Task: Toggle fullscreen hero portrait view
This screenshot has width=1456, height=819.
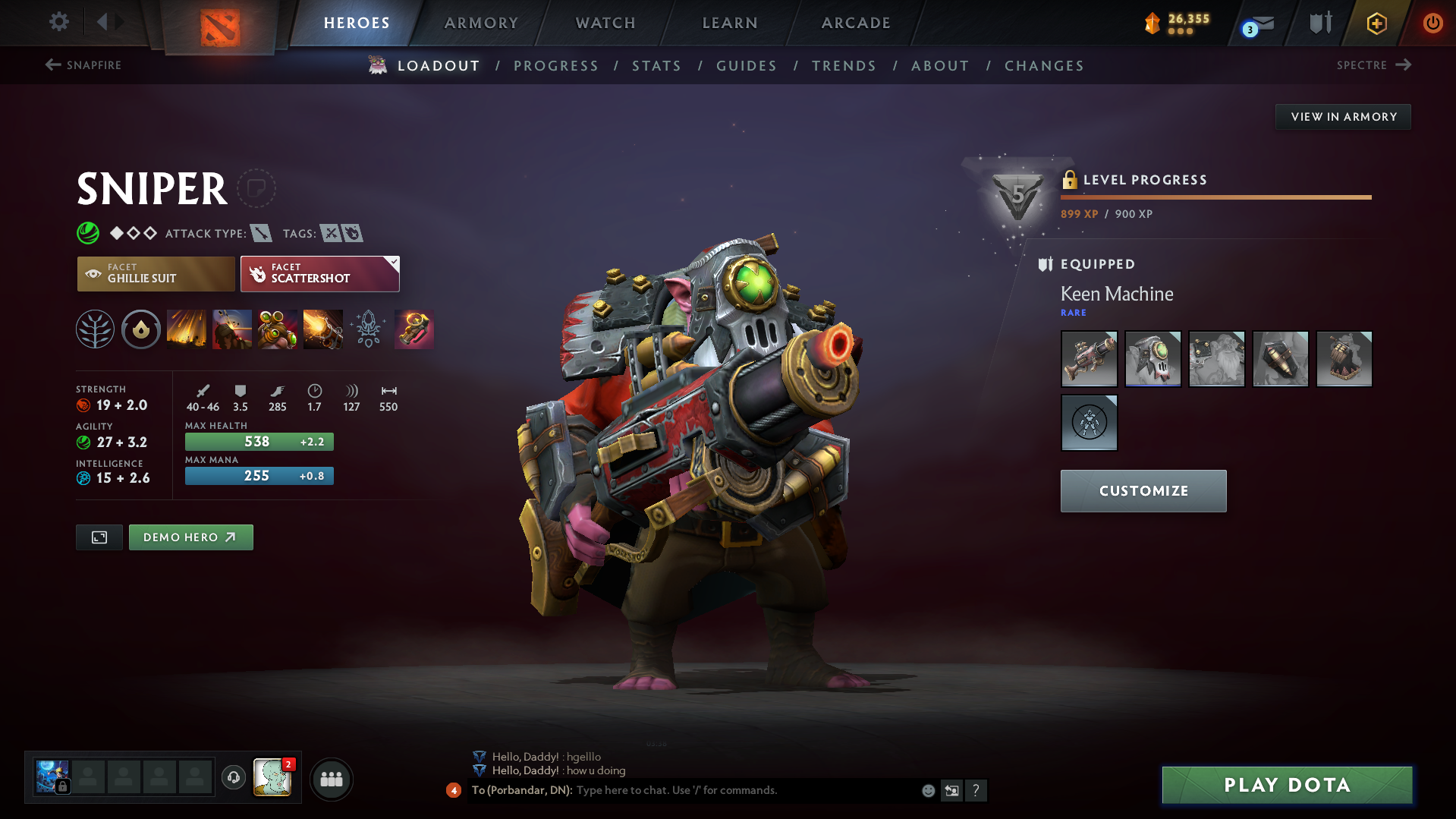Action: pos(99,537)
